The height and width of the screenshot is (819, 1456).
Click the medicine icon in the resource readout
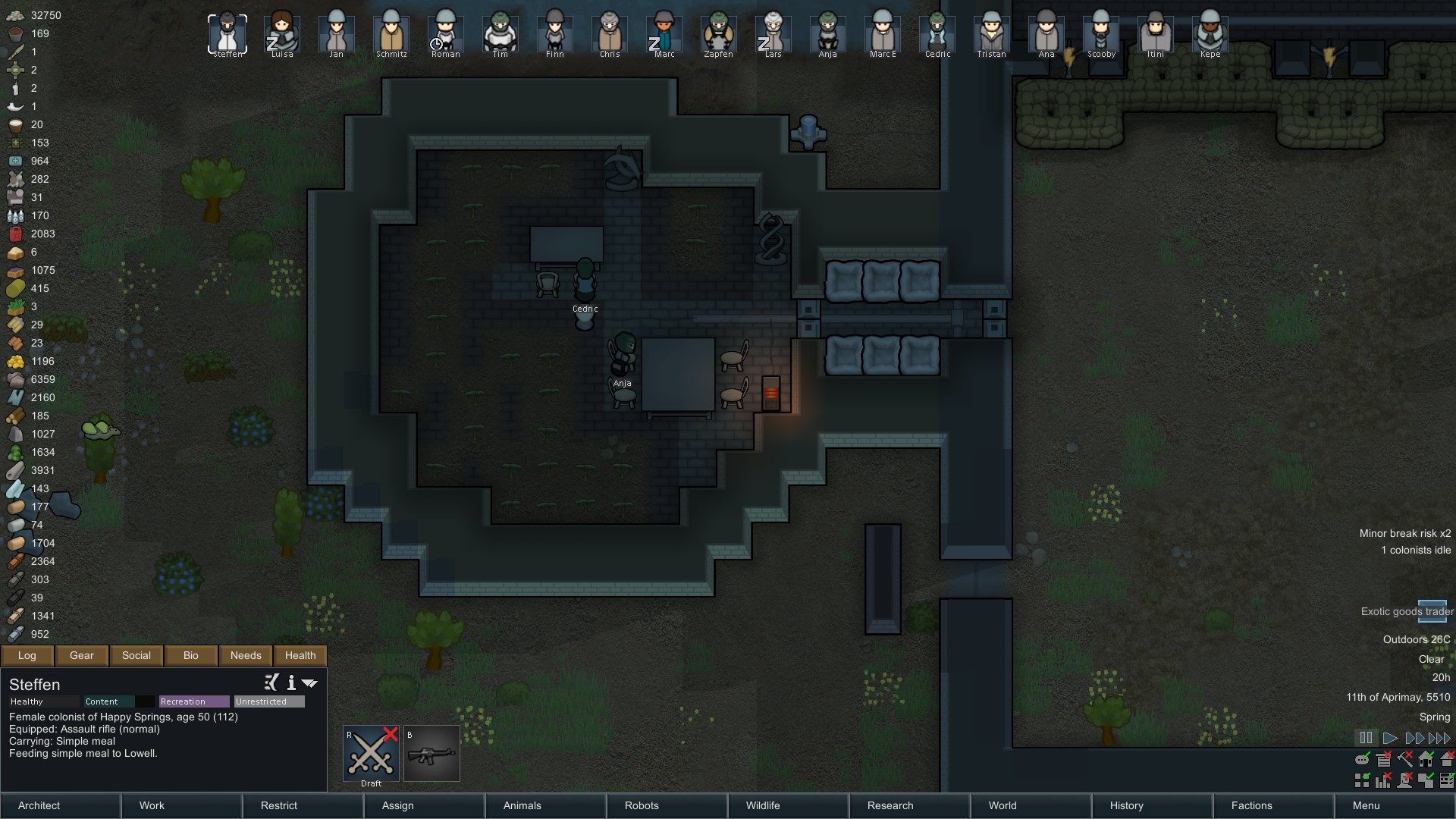(x=15, y=161)
